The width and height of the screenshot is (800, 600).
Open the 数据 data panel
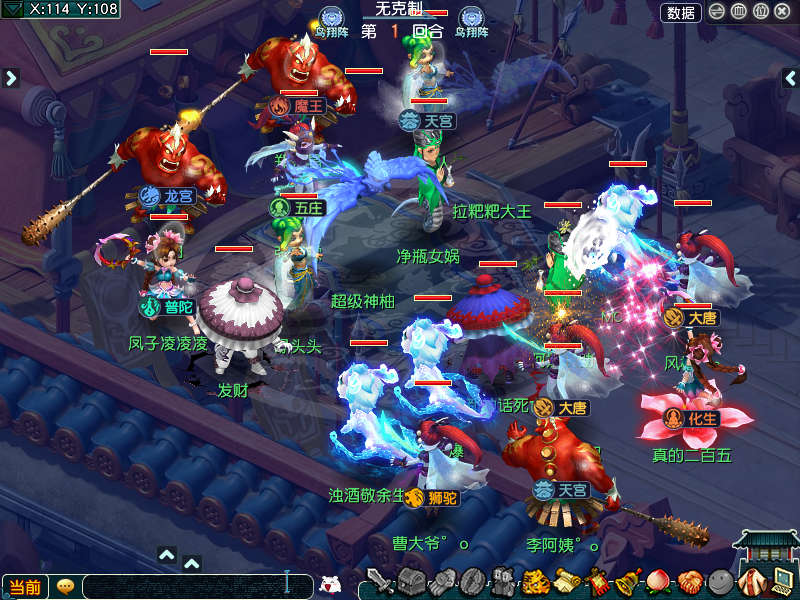pyautogui.click(x=681, y=12)
